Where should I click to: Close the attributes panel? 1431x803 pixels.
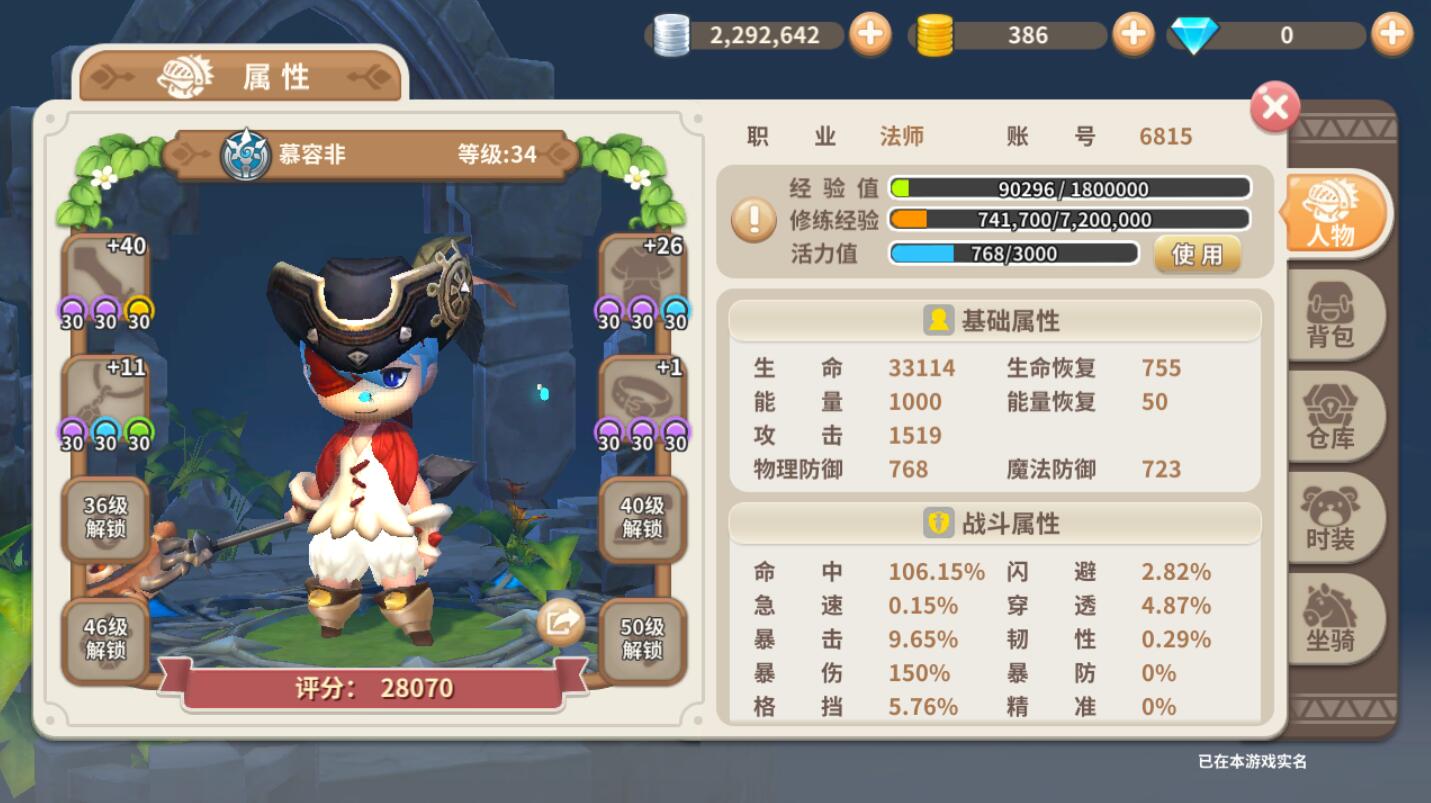pos(1274,107)
